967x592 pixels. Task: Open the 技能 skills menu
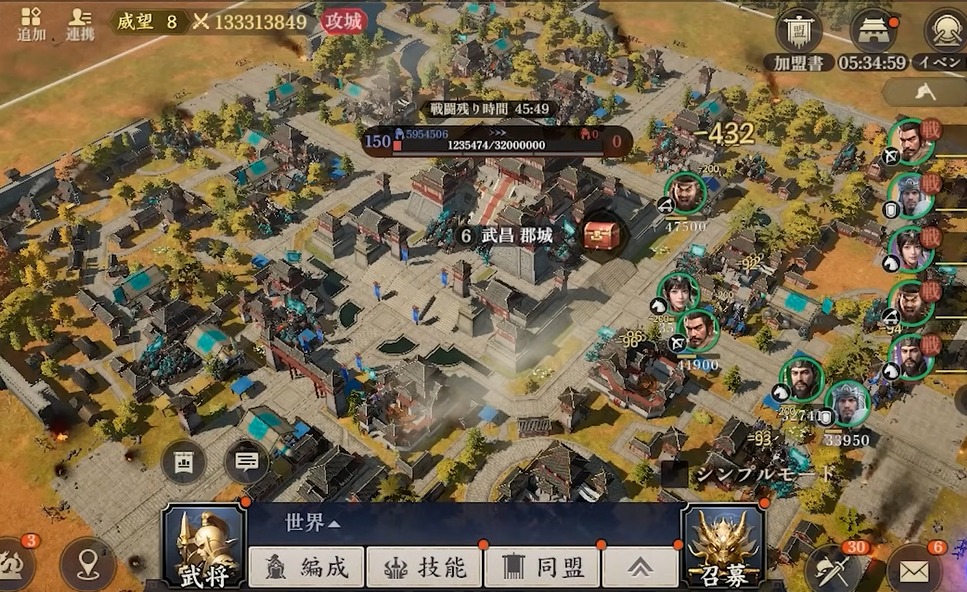[x=424, y=568]
